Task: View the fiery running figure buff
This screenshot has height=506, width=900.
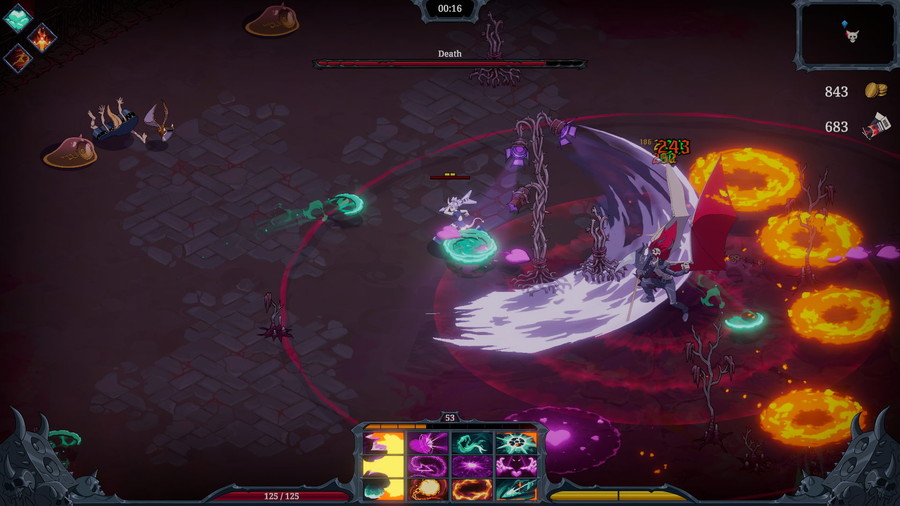Action: pyautogui.click(x=18, y=58)
